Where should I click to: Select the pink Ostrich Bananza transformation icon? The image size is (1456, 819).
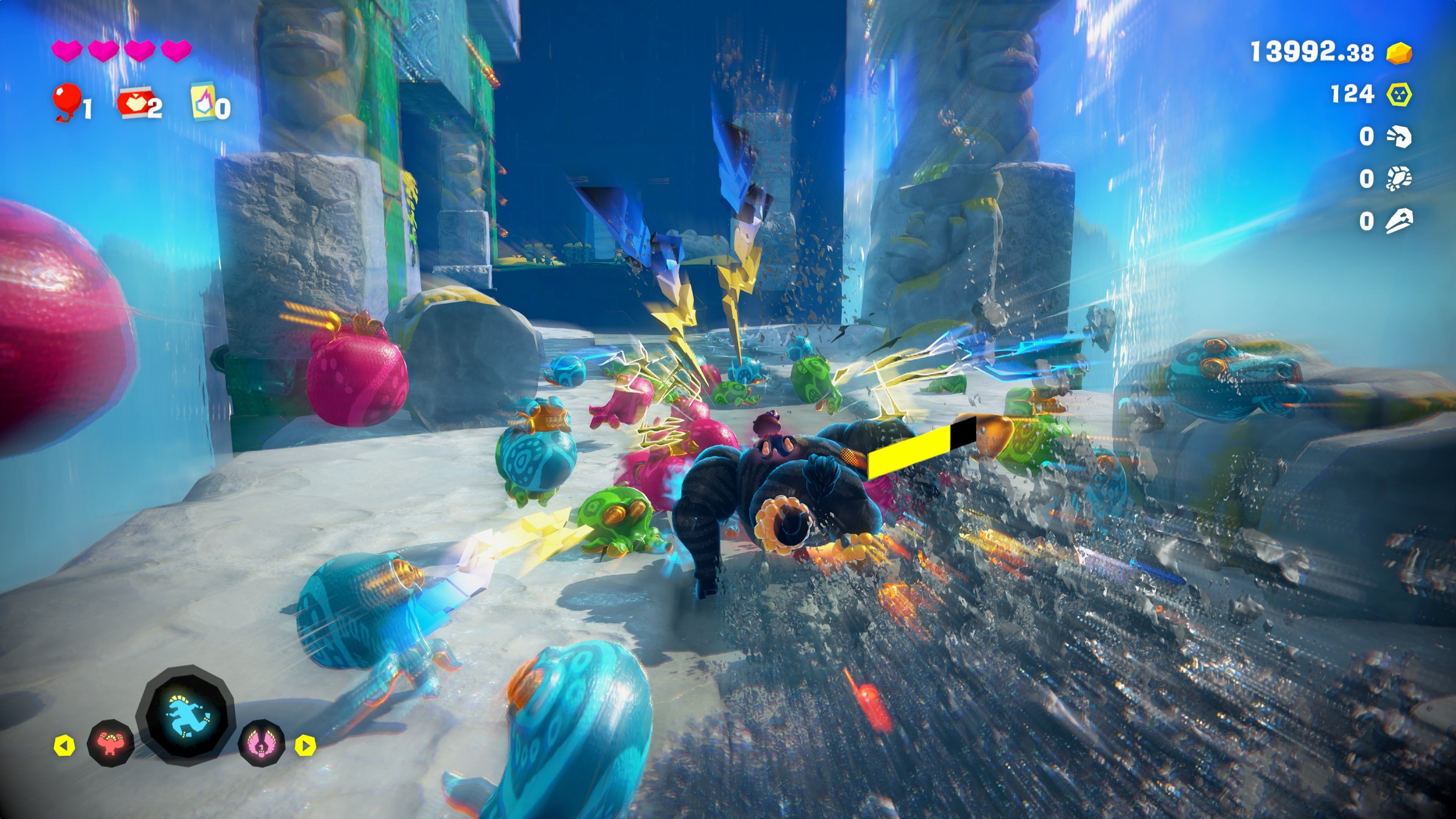262,743
